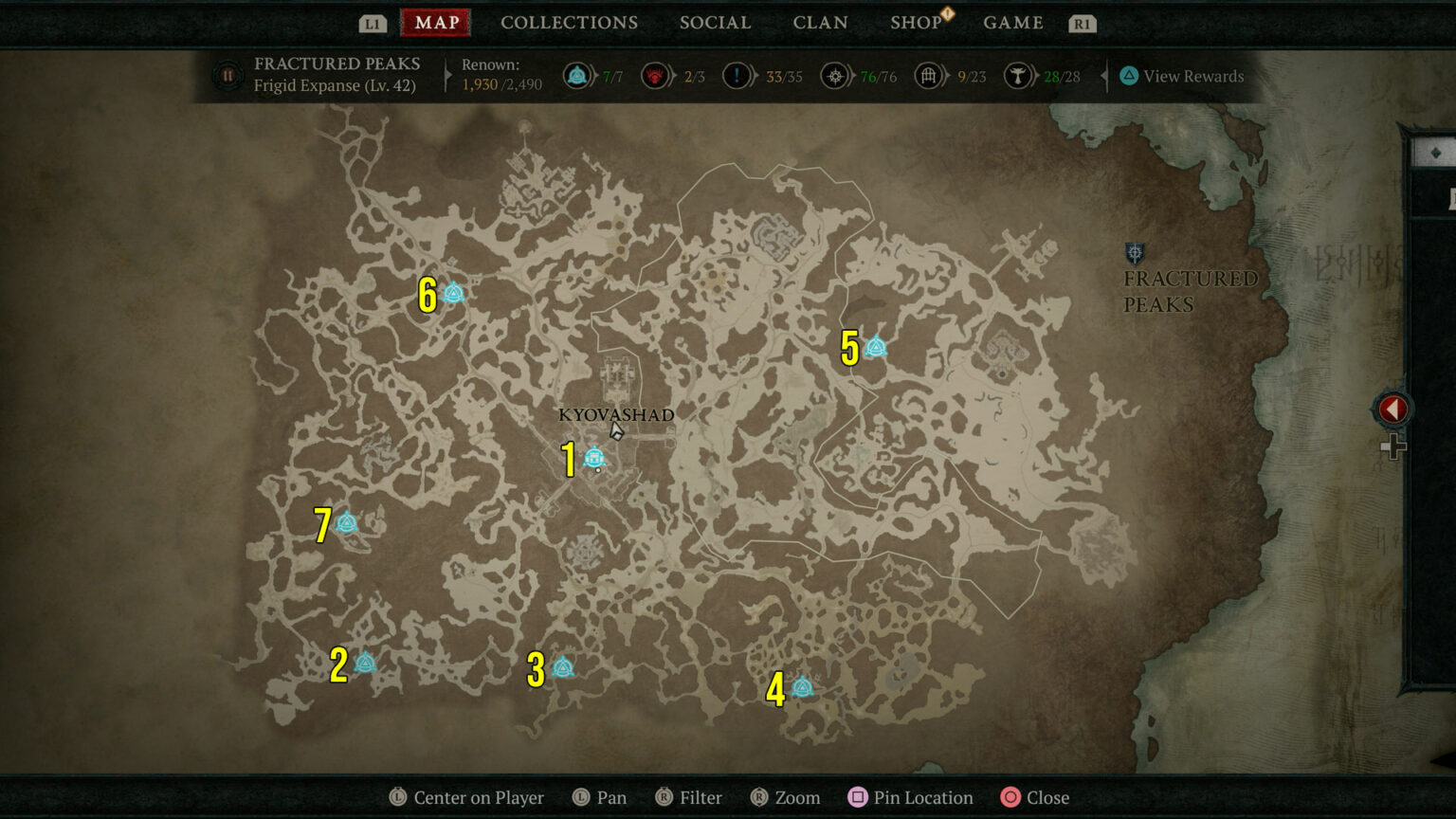
Task: Click the Fractured Peaks region emblem on the map
Action: (1134, 254)
